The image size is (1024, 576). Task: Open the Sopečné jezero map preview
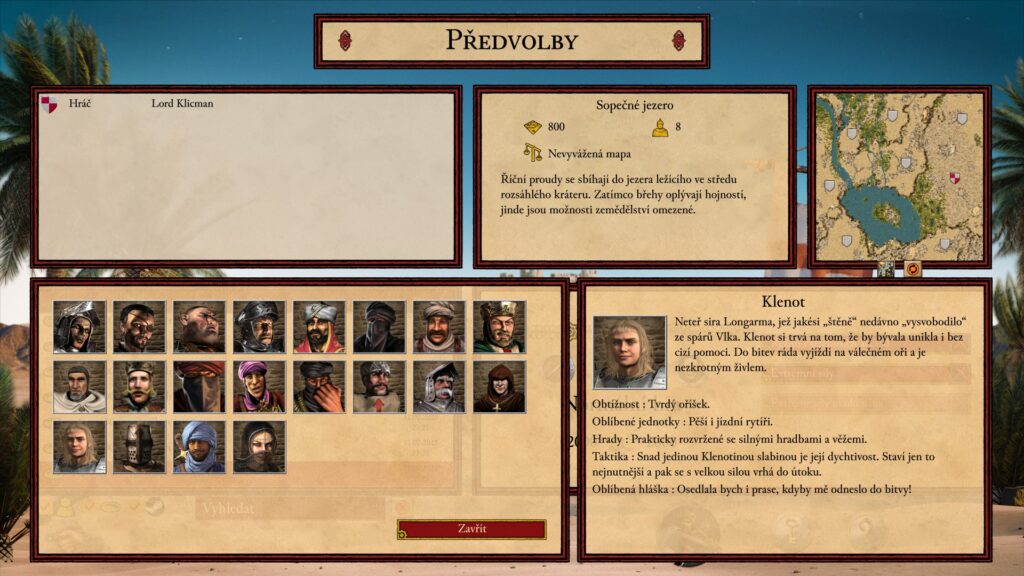pos(899,176)
